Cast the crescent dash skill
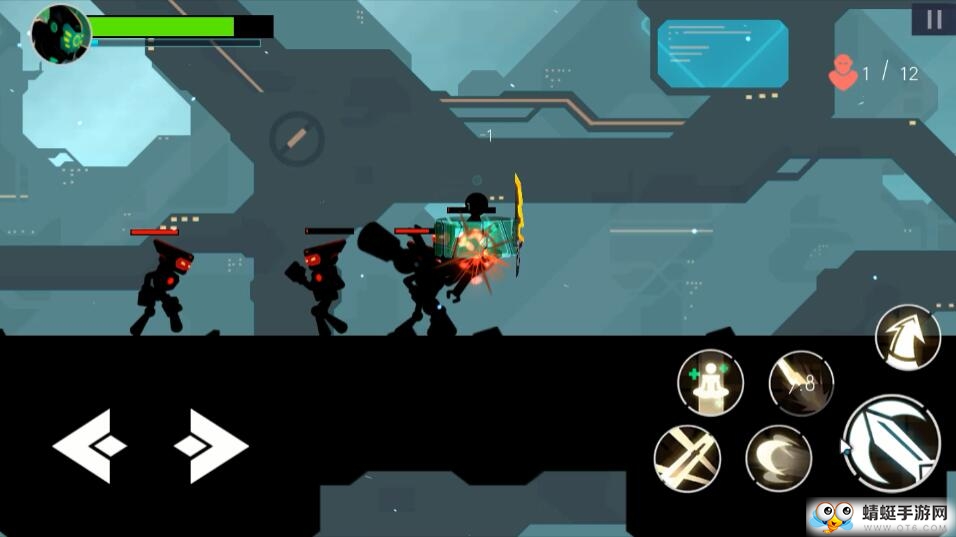This screenshot has width=956, height=537. 778,458
